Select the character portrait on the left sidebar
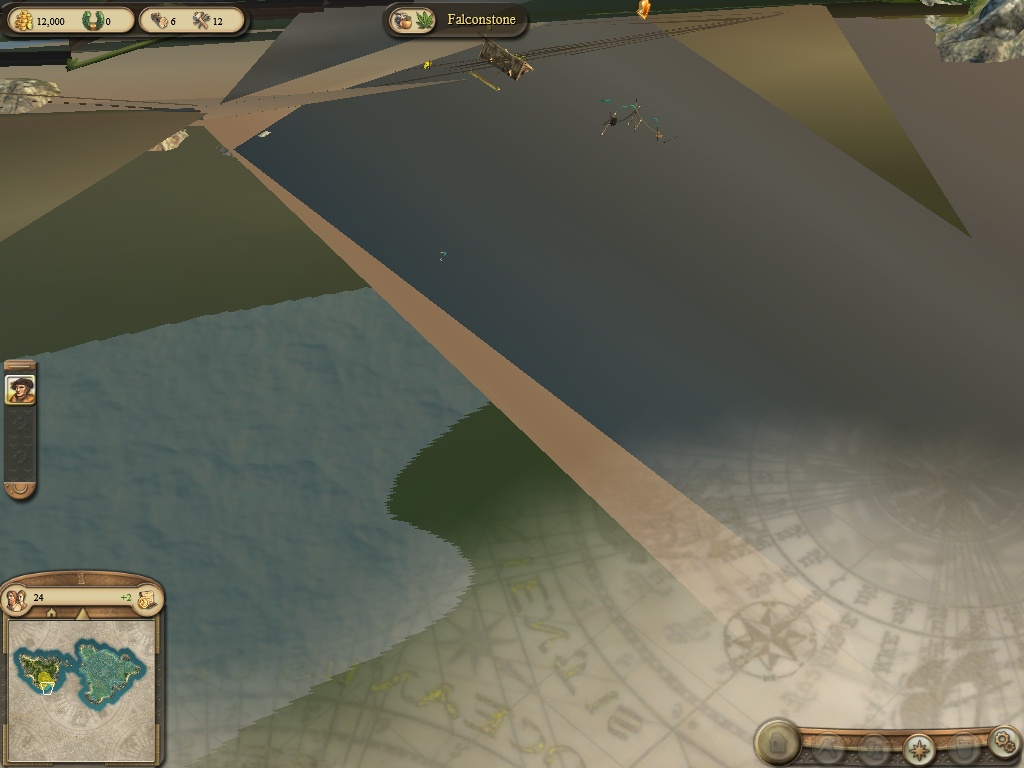1024x768 pixels. click(20, 389)
